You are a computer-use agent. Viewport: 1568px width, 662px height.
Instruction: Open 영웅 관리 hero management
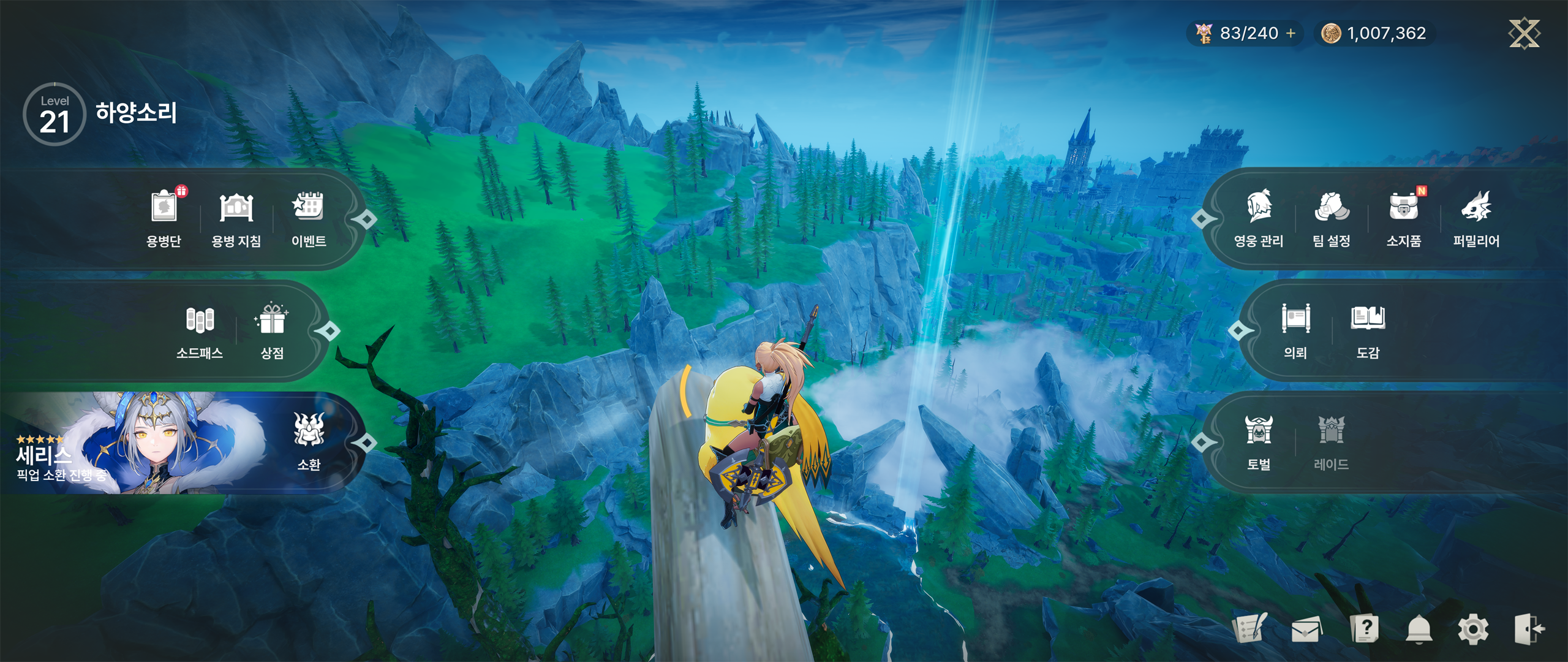click(1259, 217)
